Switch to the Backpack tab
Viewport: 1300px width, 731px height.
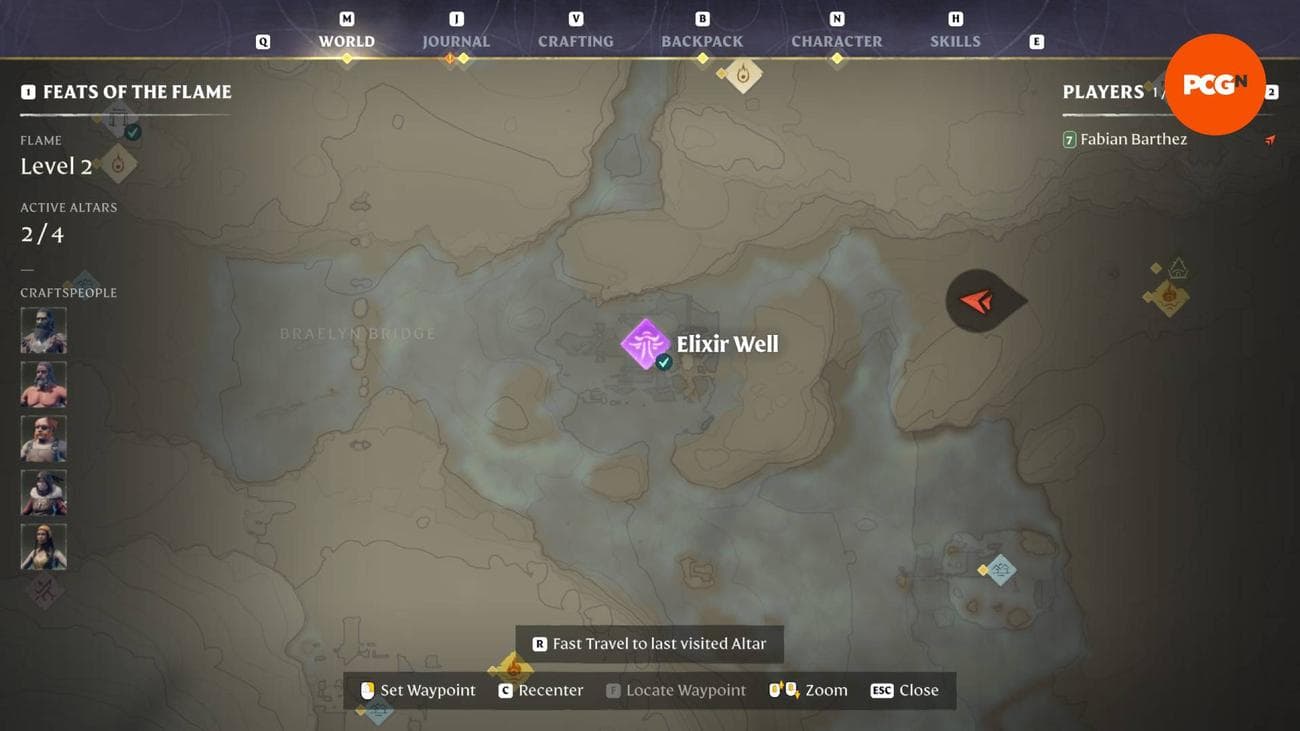(702, 42)
